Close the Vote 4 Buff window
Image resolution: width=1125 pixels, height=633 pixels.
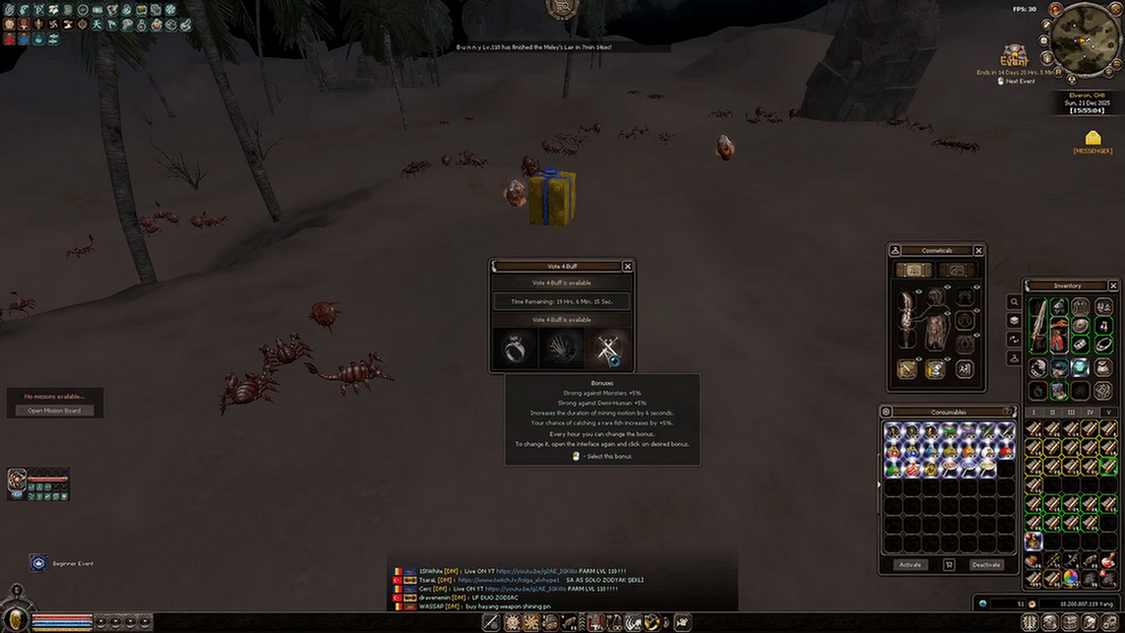pyautogui.click(x=627, y=266)
